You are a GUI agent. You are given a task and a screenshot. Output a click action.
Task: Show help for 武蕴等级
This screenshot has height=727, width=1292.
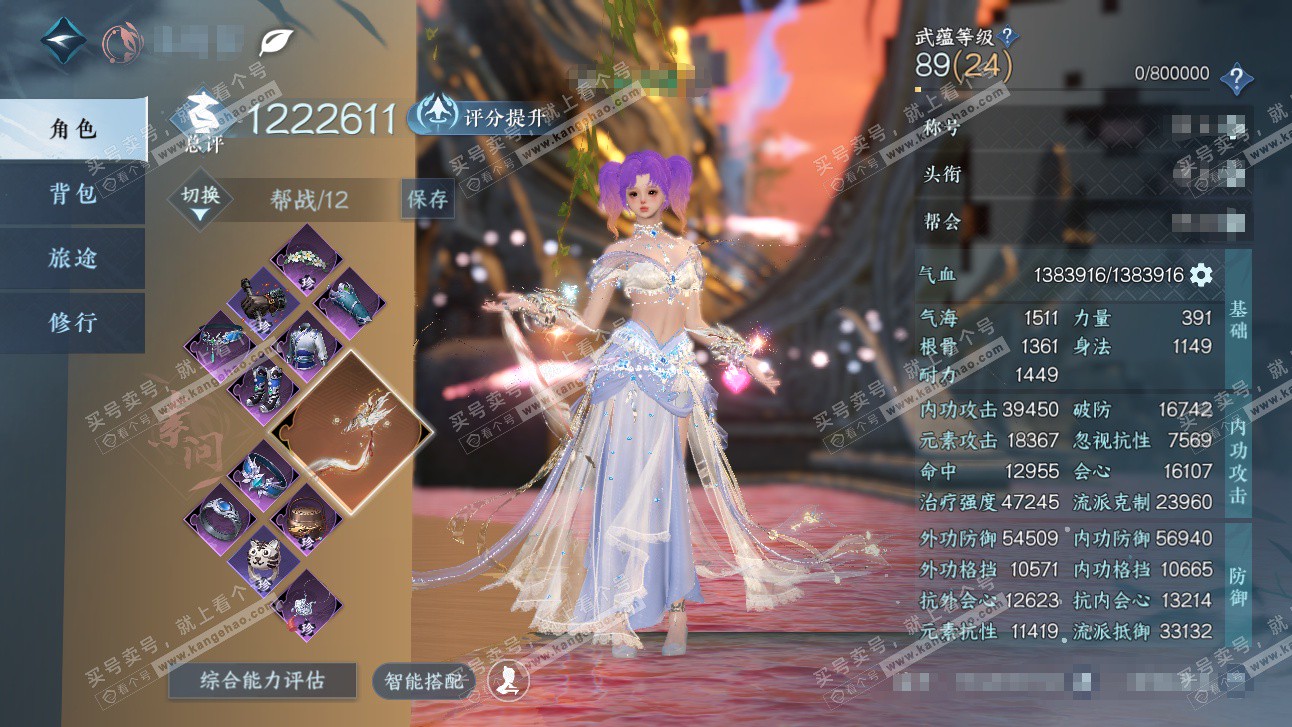(x=1008, y=37)
